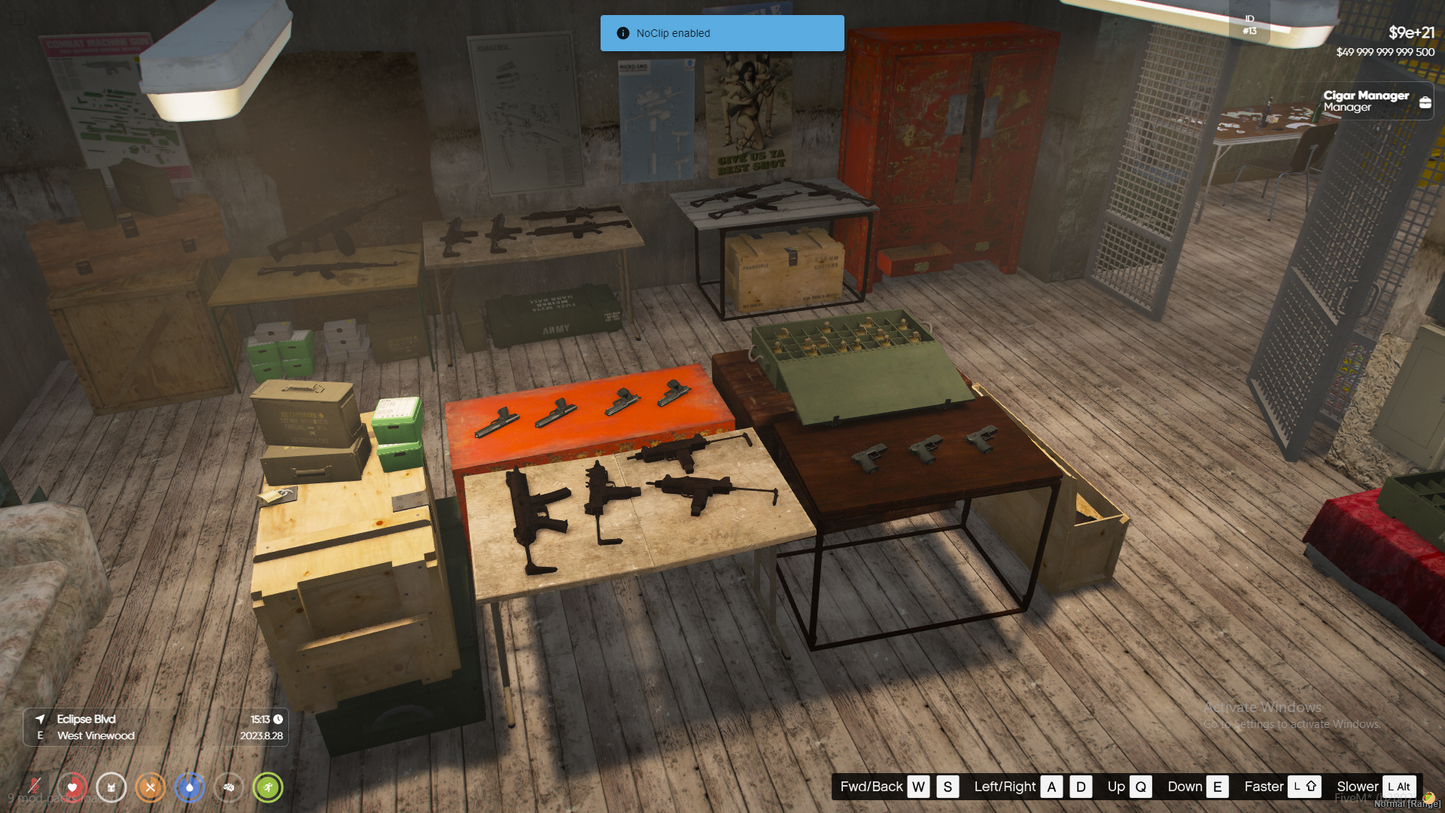The width and height of the screenshot is (1445, 813).
Task: Click the briefcase job icon
Action: [1425, 101]
